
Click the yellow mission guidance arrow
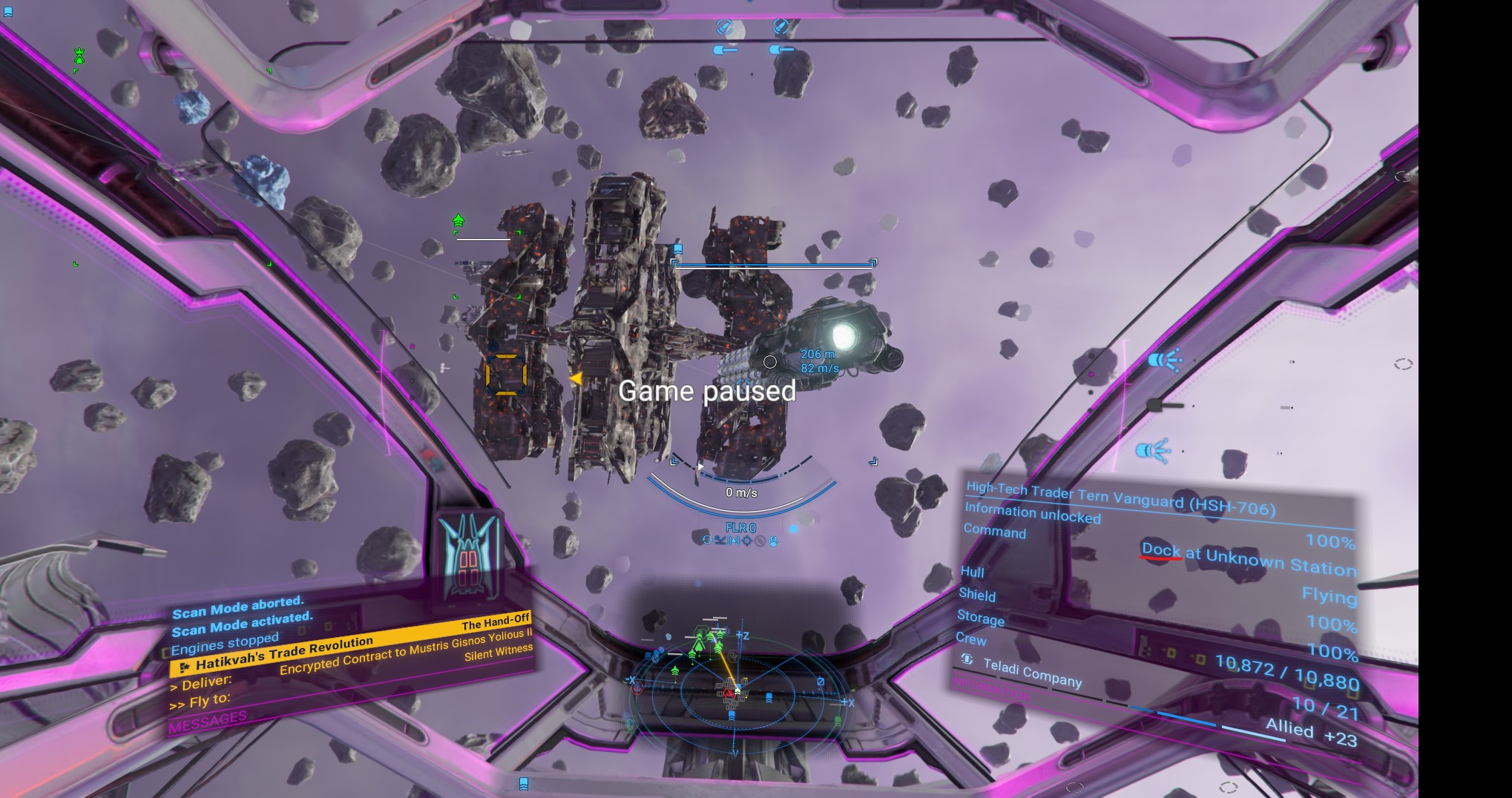point(575,379)
